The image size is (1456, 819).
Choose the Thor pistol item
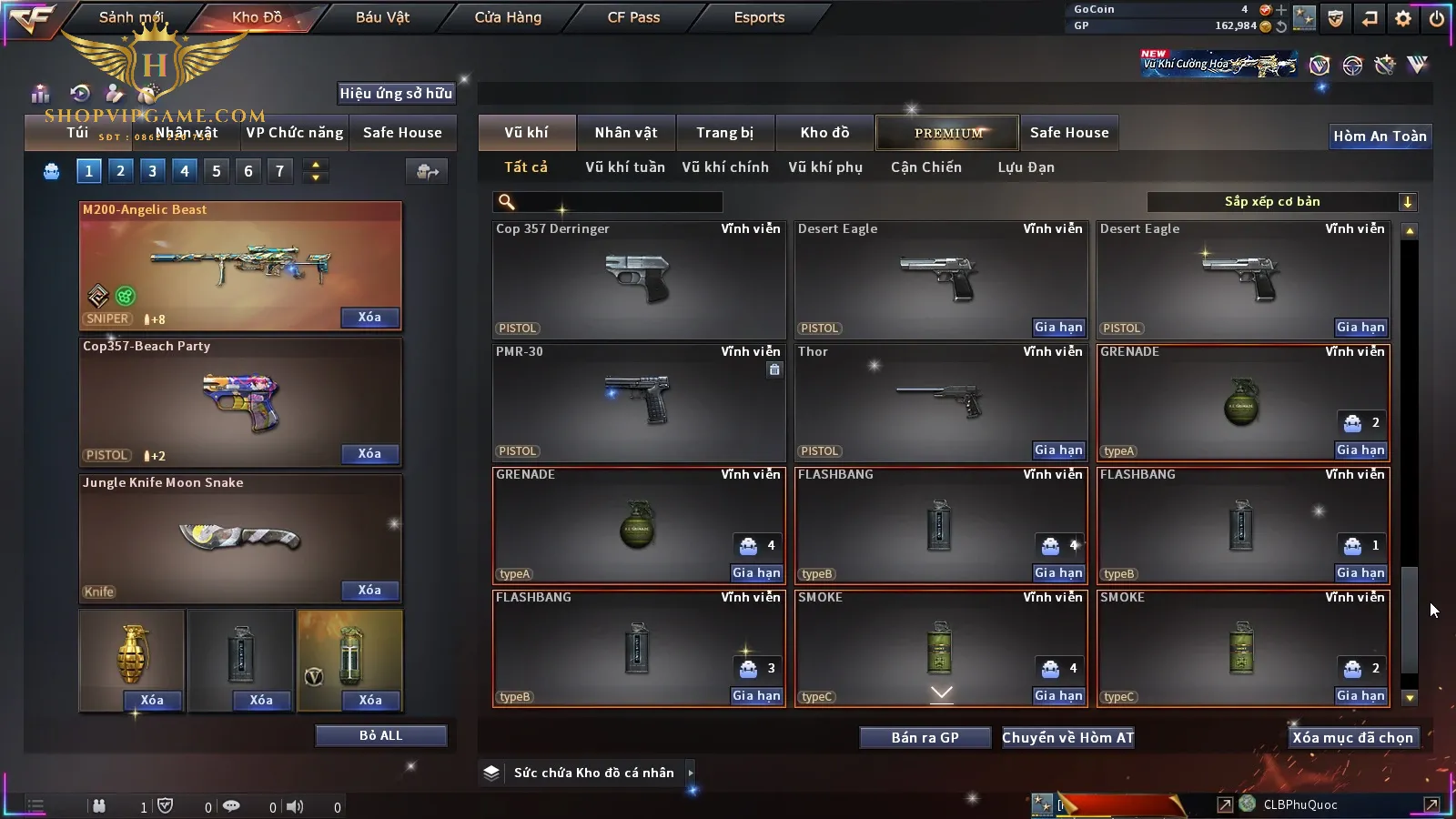click(940, 402)
